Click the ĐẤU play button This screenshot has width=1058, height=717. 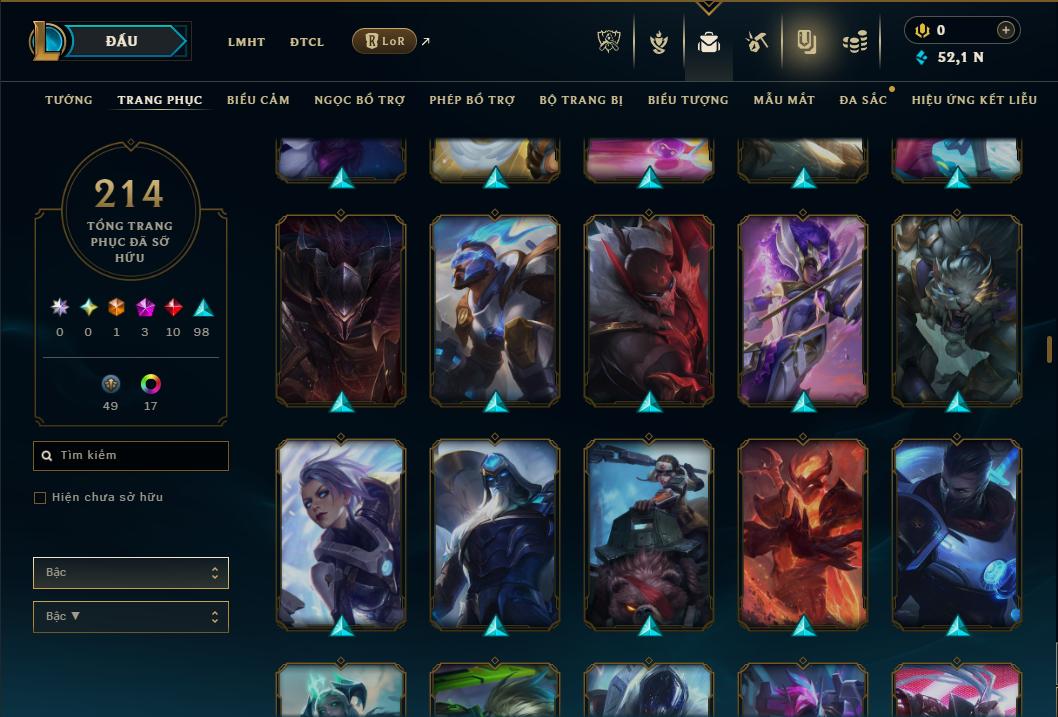click(121, 41)
